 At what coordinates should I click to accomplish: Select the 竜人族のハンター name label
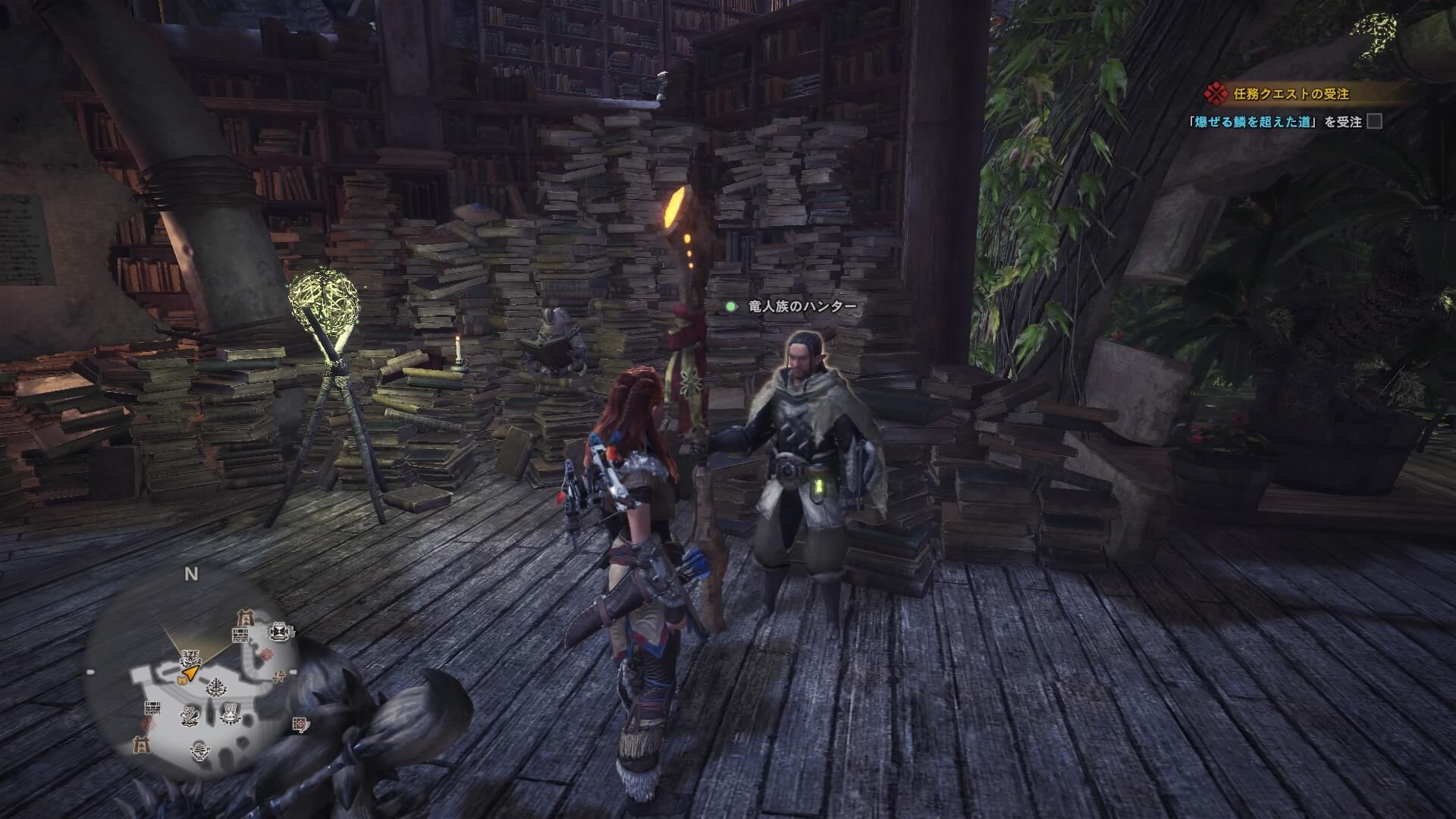point(802,306)
